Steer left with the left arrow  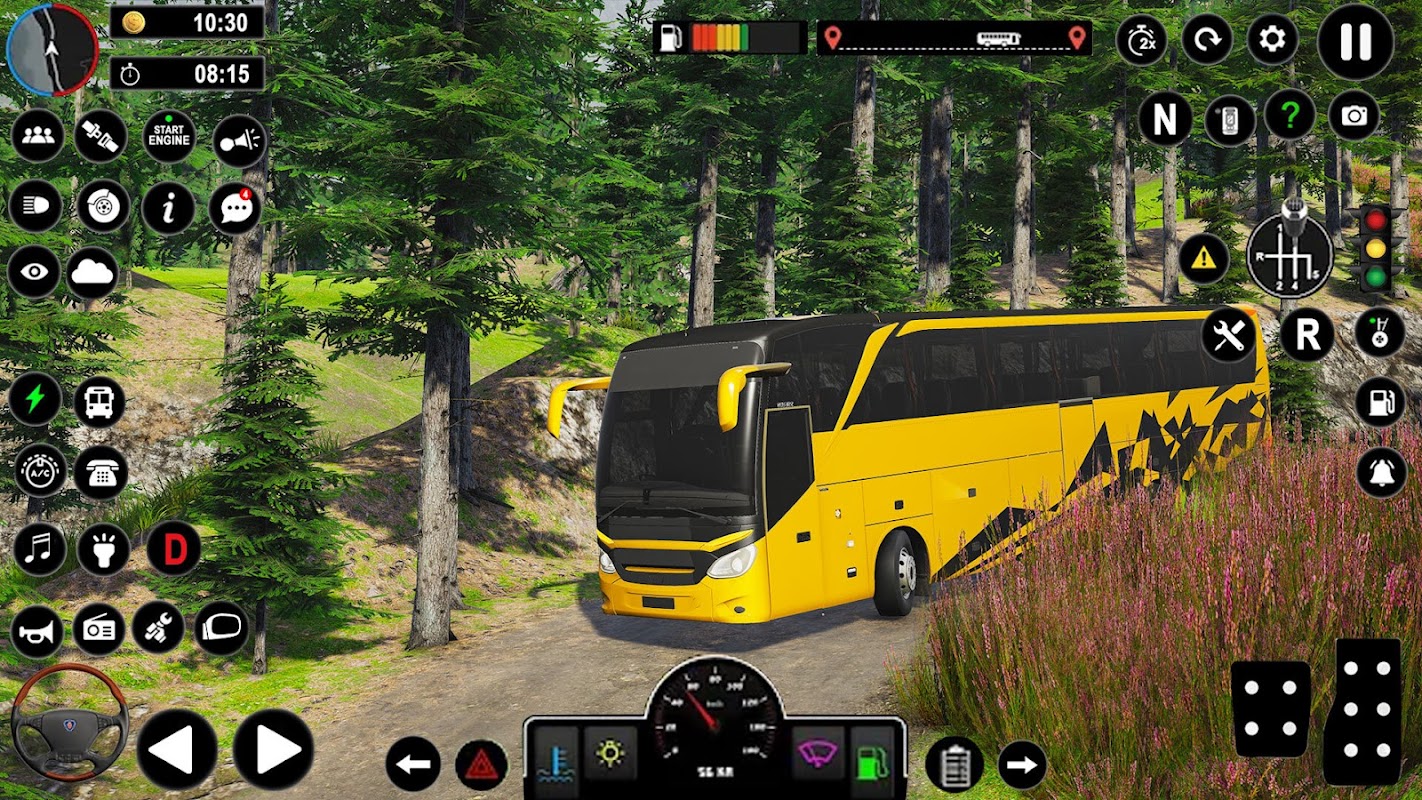(x=177, y=749)
